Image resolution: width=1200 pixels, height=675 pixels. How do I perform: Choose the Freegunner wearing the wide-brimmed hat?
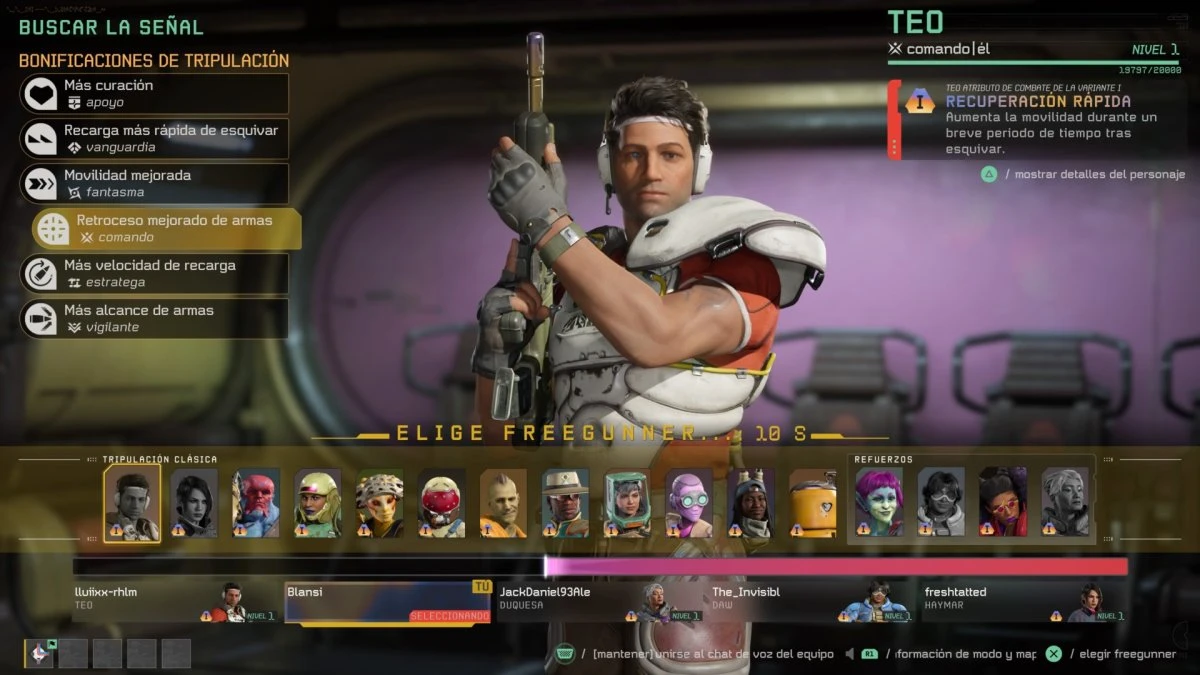click(565, 502)
